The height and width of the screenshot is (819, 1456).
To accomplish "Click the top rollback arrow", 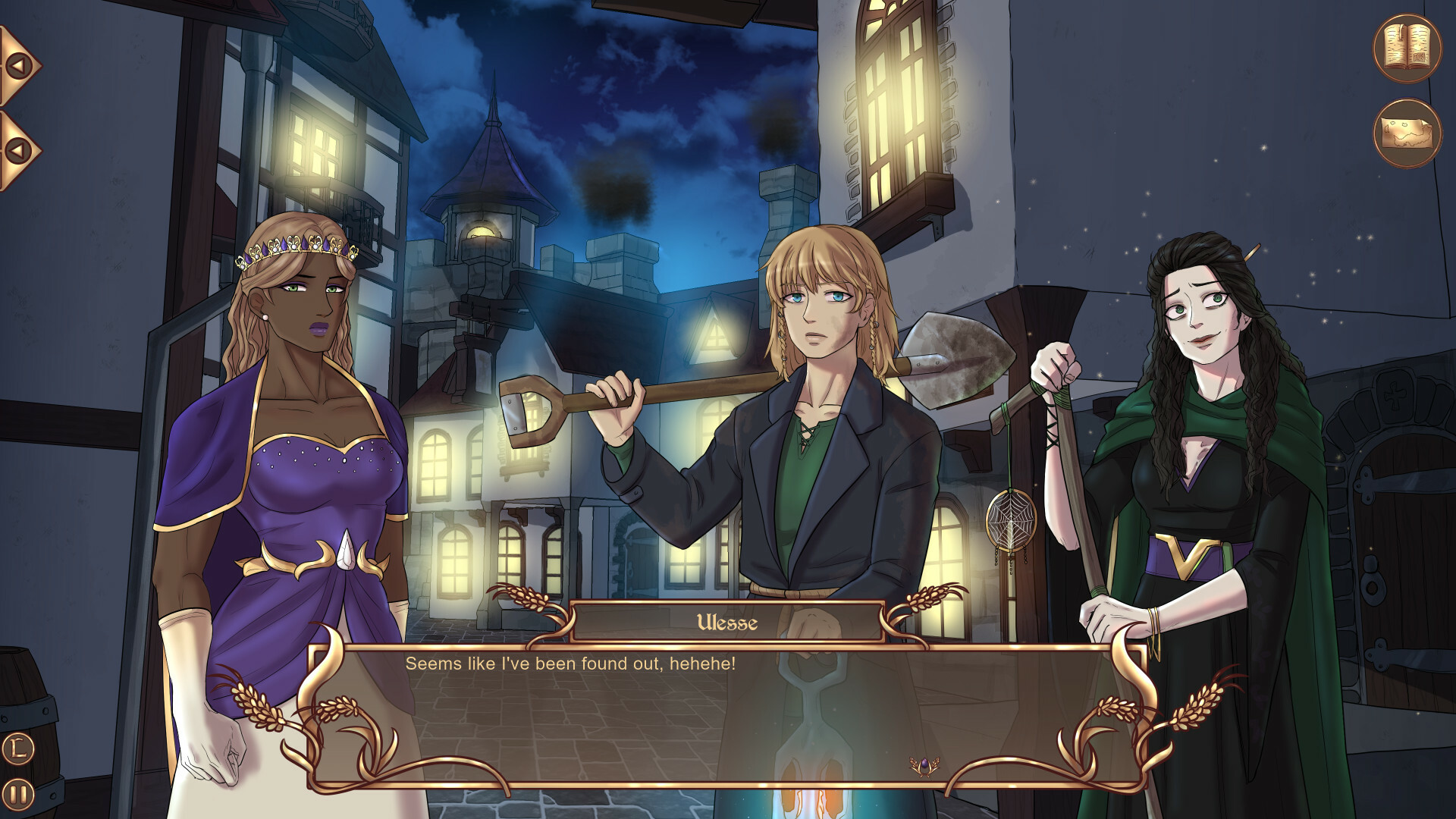I will click(x=20, y=64).
